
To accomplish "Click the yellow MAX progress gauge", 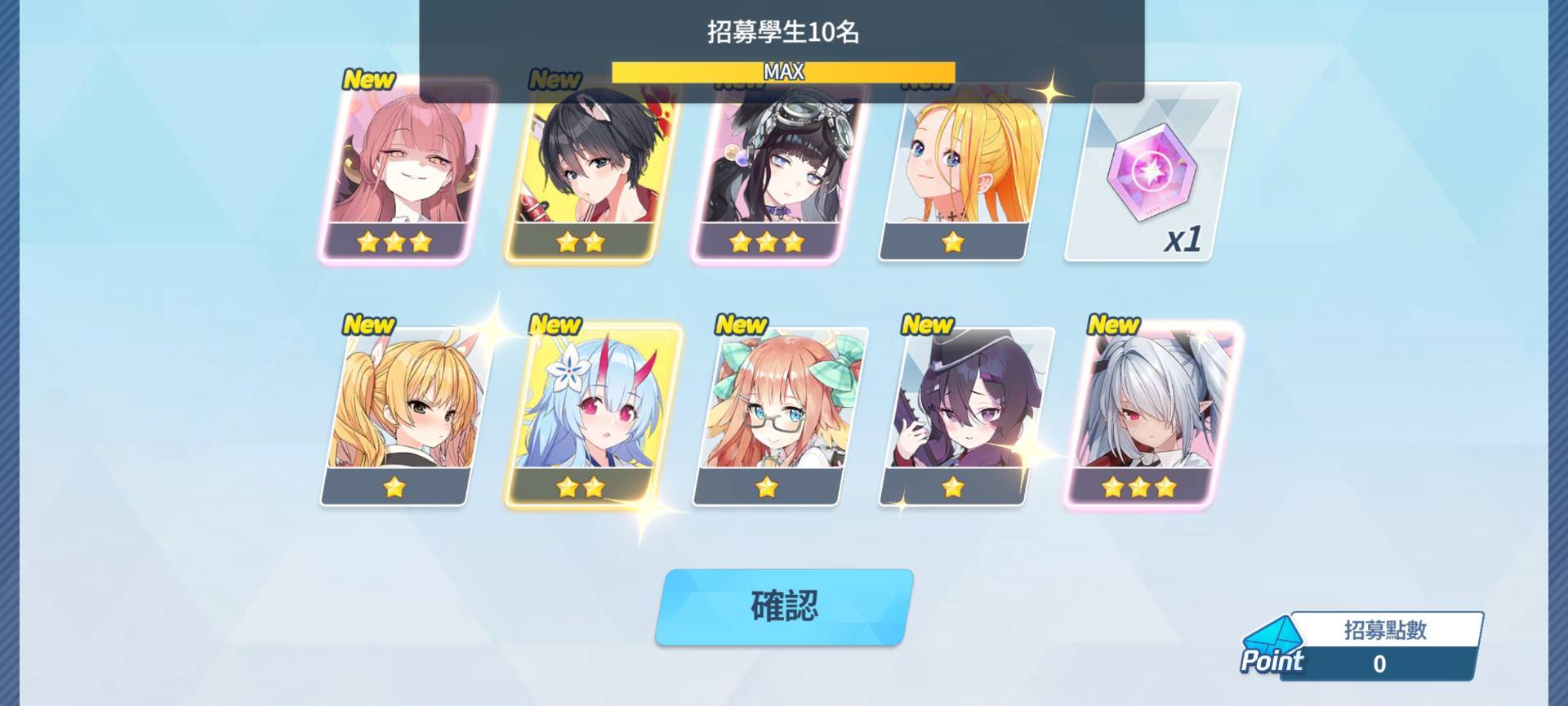I will [x=782, y=72].
